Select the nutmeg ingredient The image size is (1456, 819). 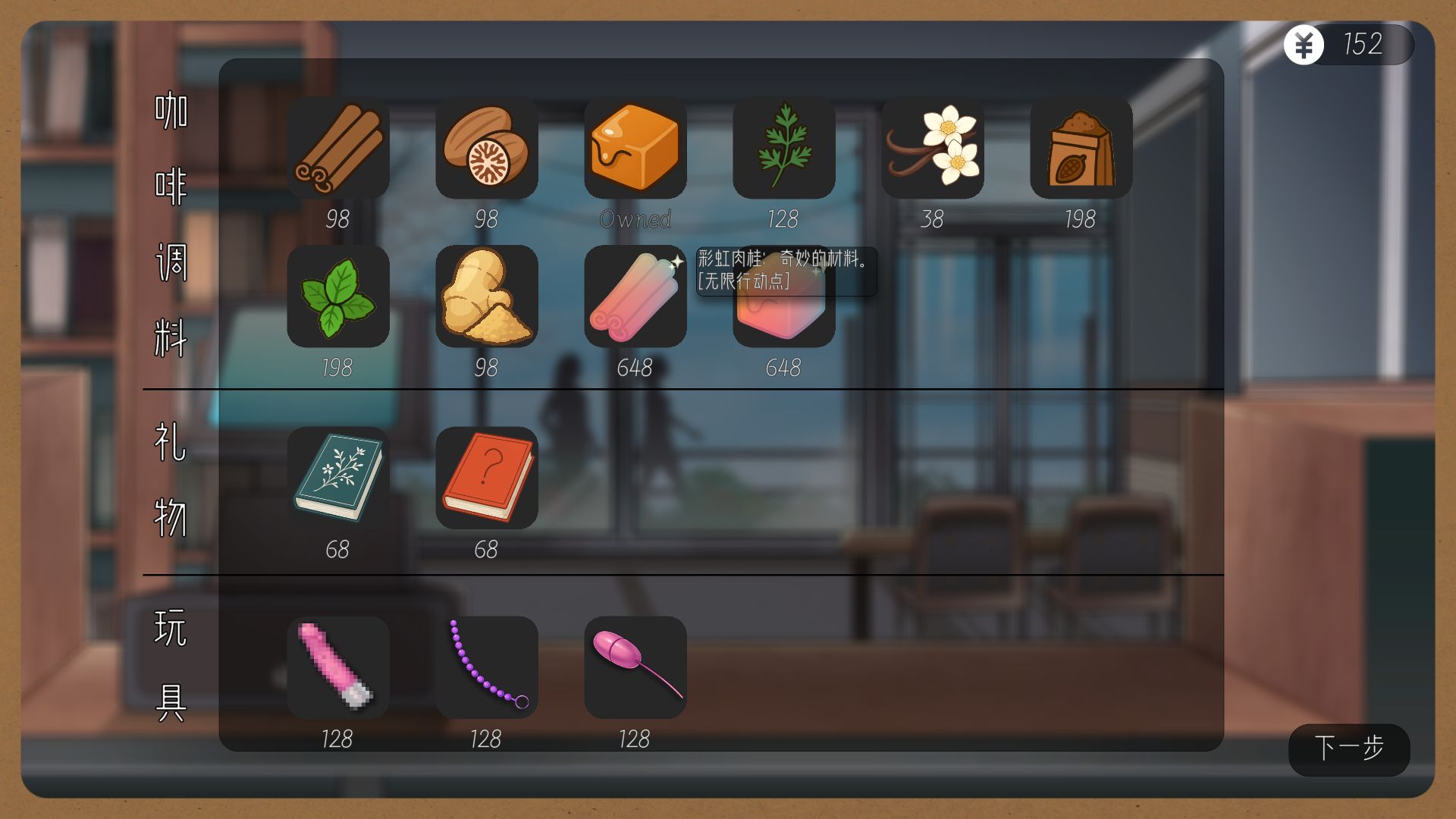click(487, 148)
